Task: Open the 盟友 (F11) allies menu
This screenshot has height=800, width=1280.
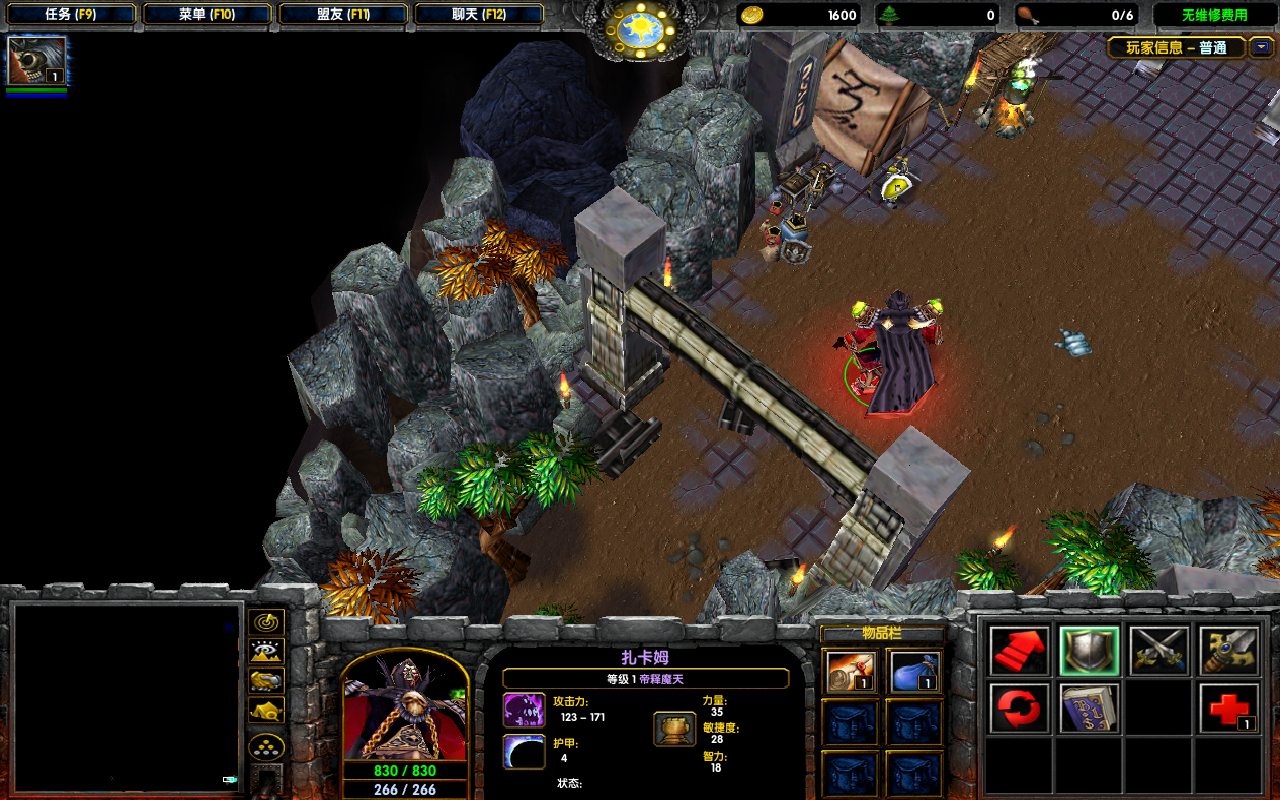Action: [342, 15]
